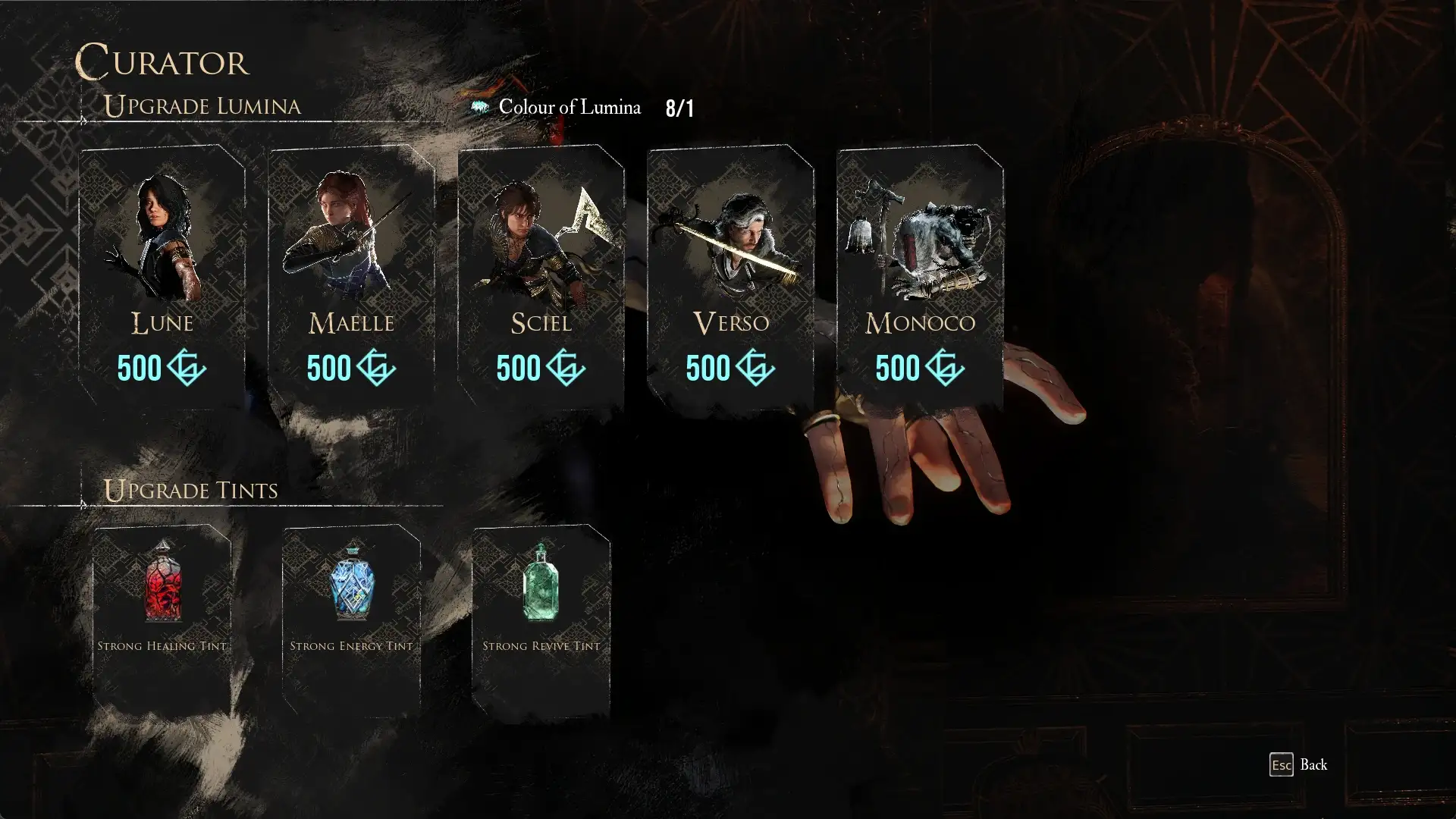The height and width of the screenshot is (819, 1456).
Task: Select the Strong Revive Tint
Action: (x=541, y=618)
